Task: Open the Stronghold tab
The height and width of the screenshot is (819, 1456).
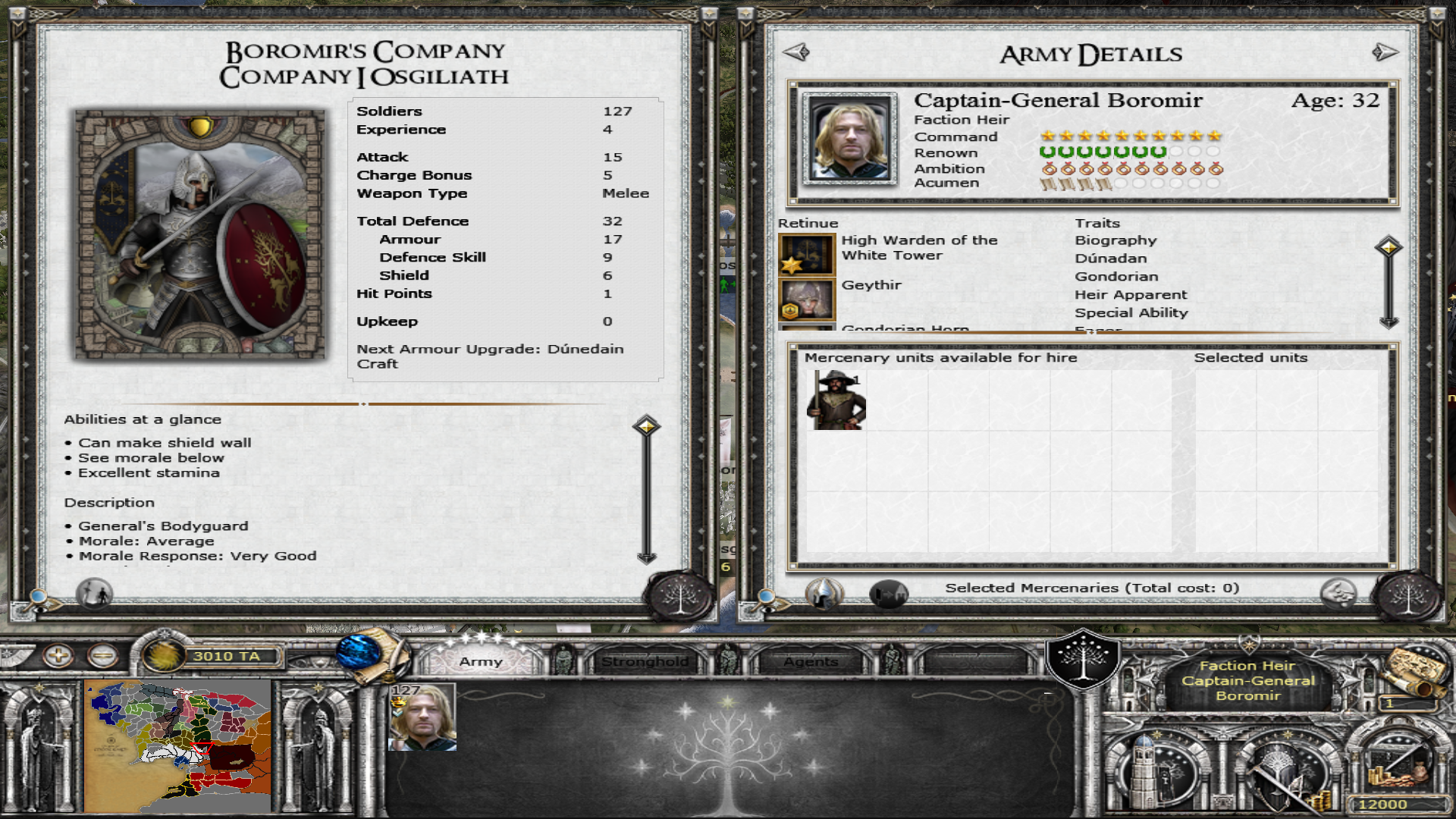Action: (645, 661)
